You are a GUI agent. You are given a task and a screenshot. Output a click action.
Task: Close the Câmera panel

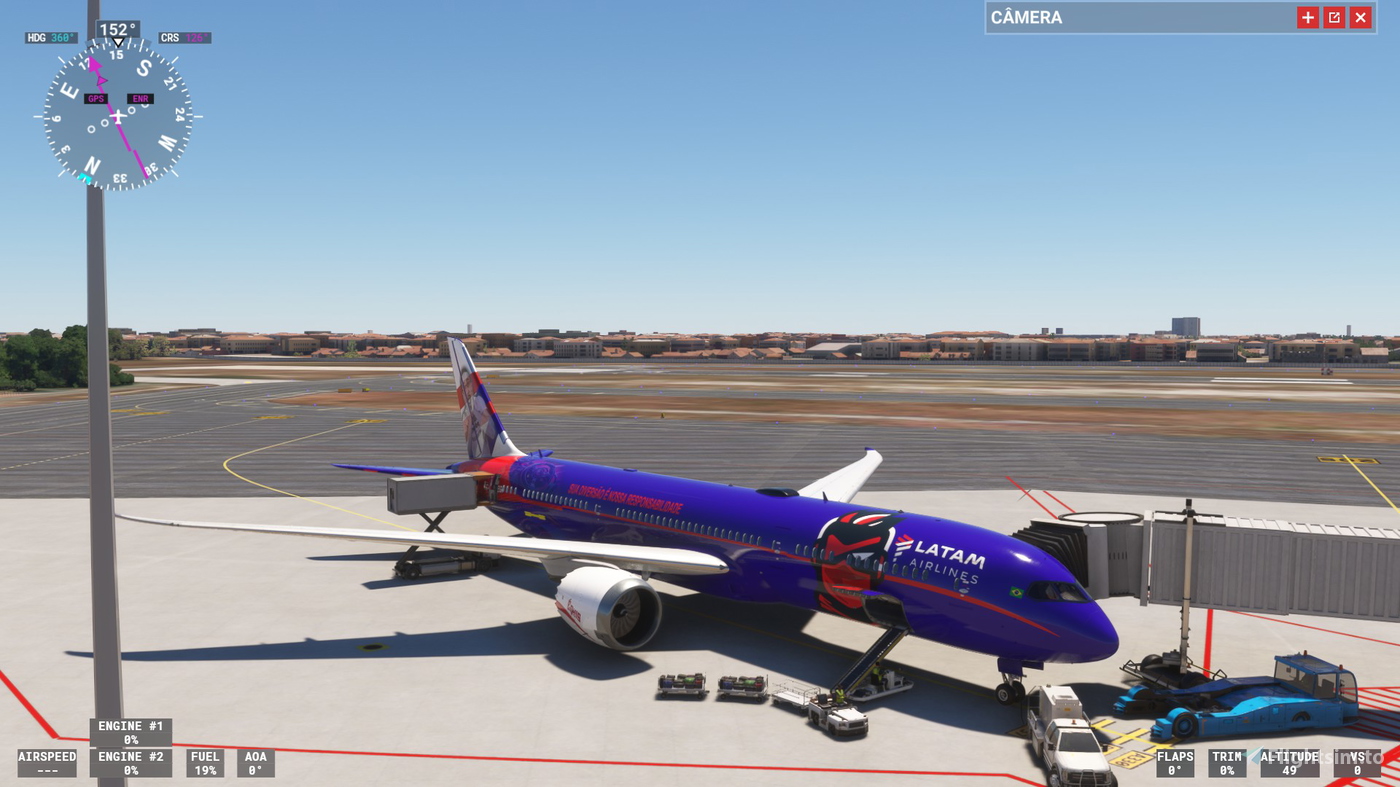tap(1360, 16)
